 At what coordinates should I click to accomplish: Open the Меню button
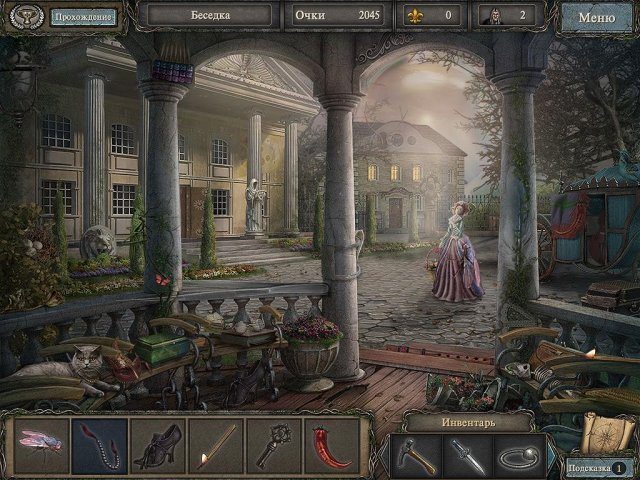tap(597, 17)
